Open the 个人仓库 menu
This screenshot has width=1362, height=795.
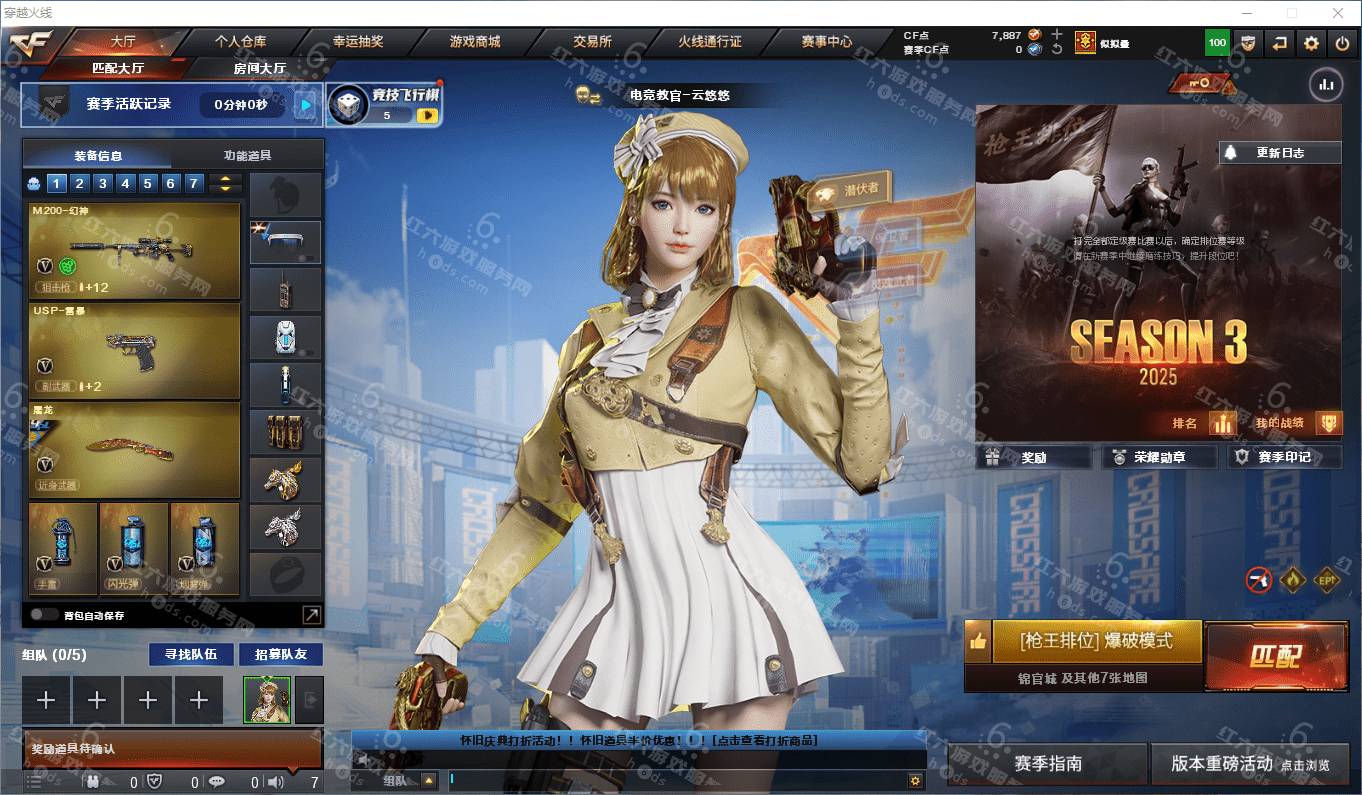tap(241, 42)
